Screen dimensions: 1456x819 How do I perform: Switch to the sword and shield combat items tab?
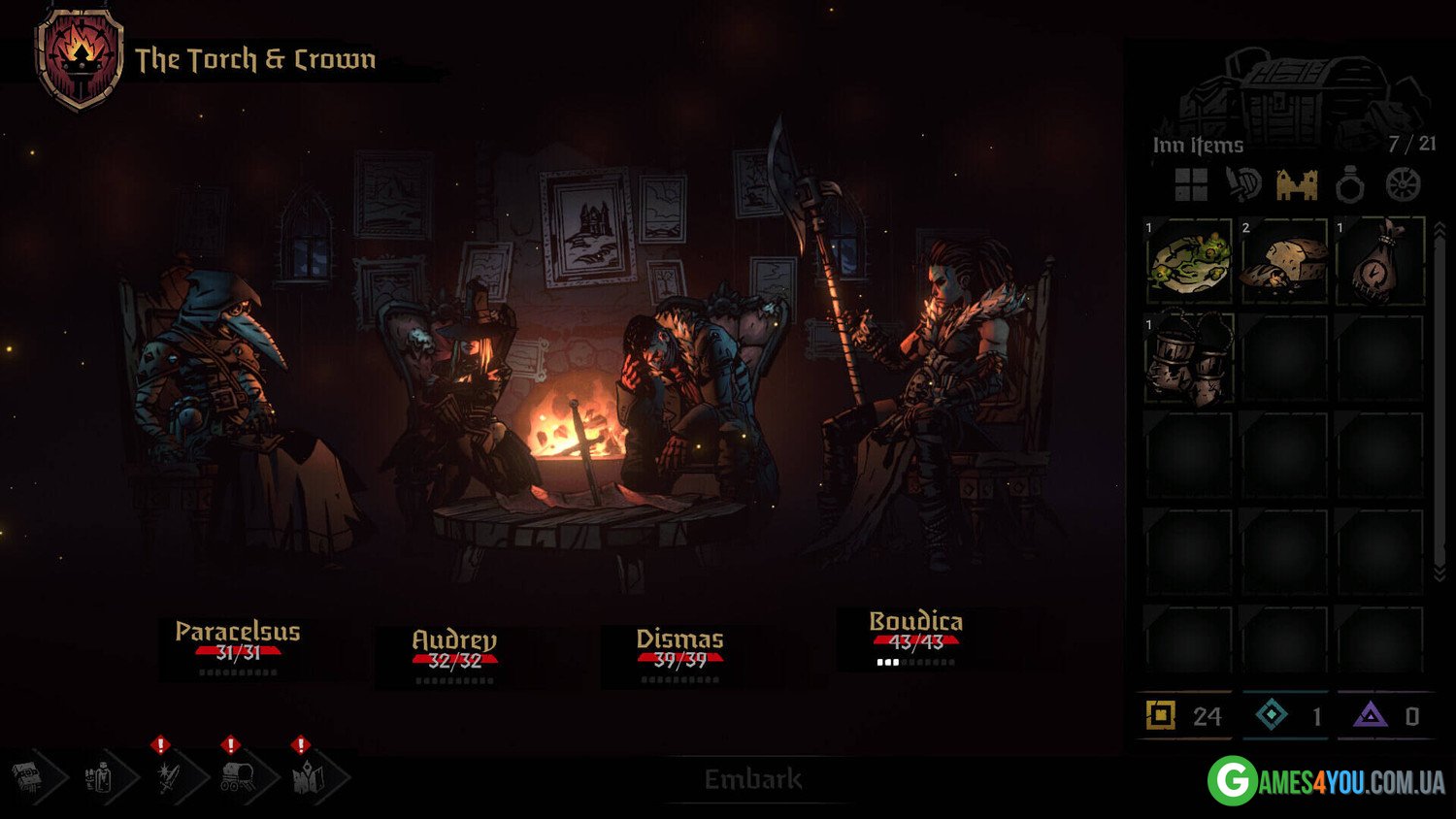pos(1243,184)
